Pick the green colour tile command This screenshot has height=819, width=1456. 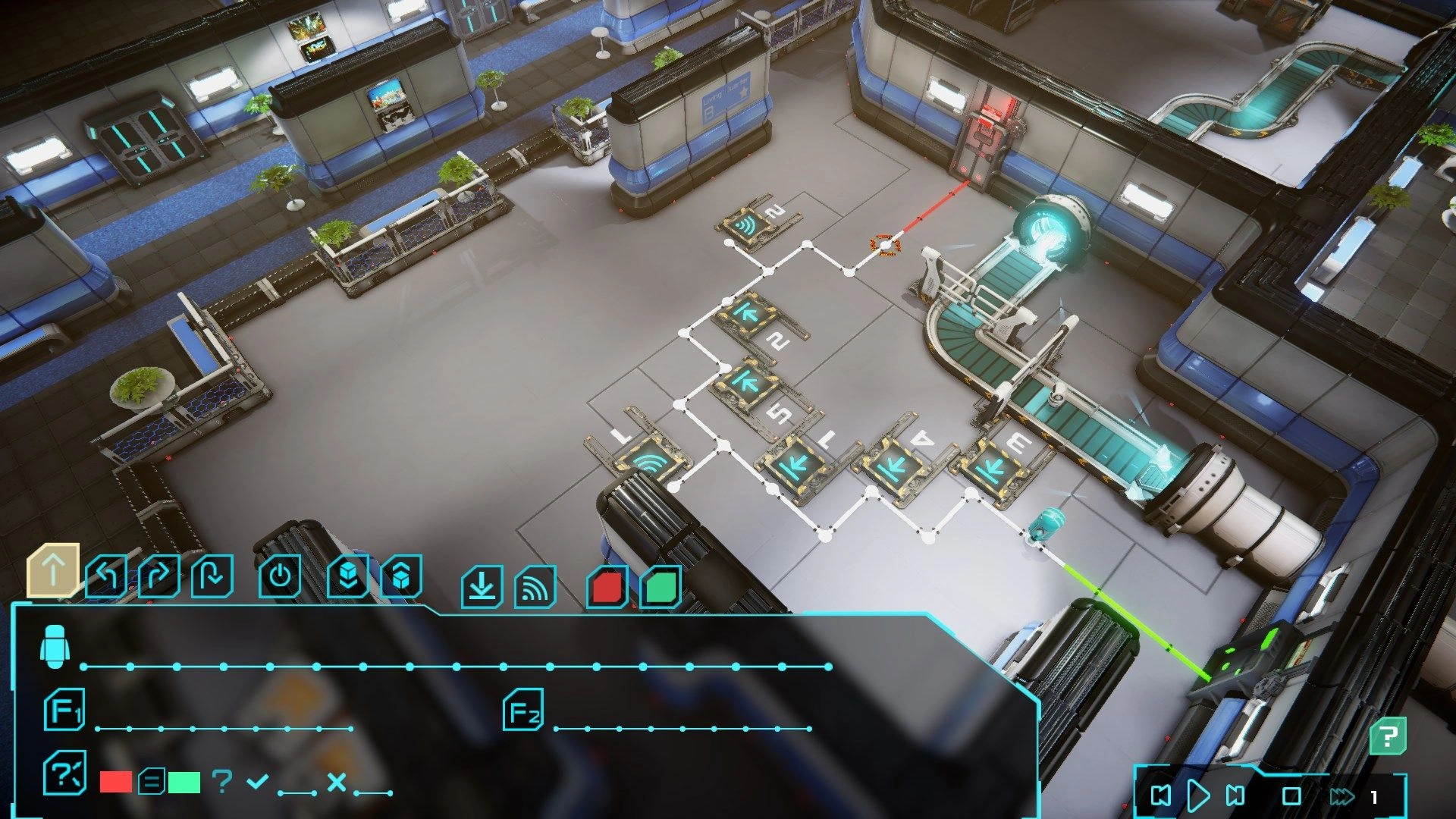coord(661,587)
